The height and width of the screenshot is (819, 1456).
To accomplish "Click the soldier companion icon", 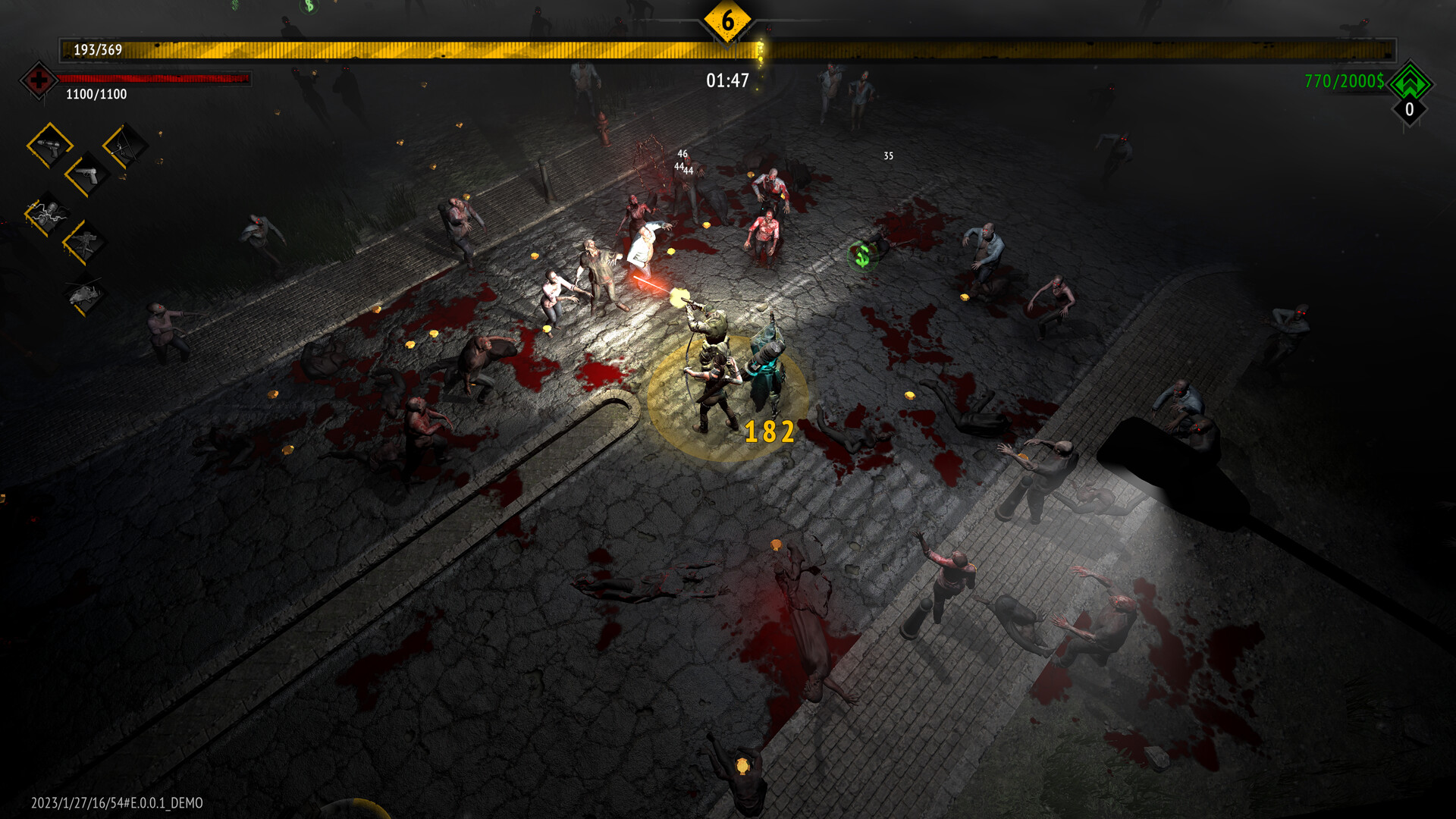I will [x=83, y=241].
